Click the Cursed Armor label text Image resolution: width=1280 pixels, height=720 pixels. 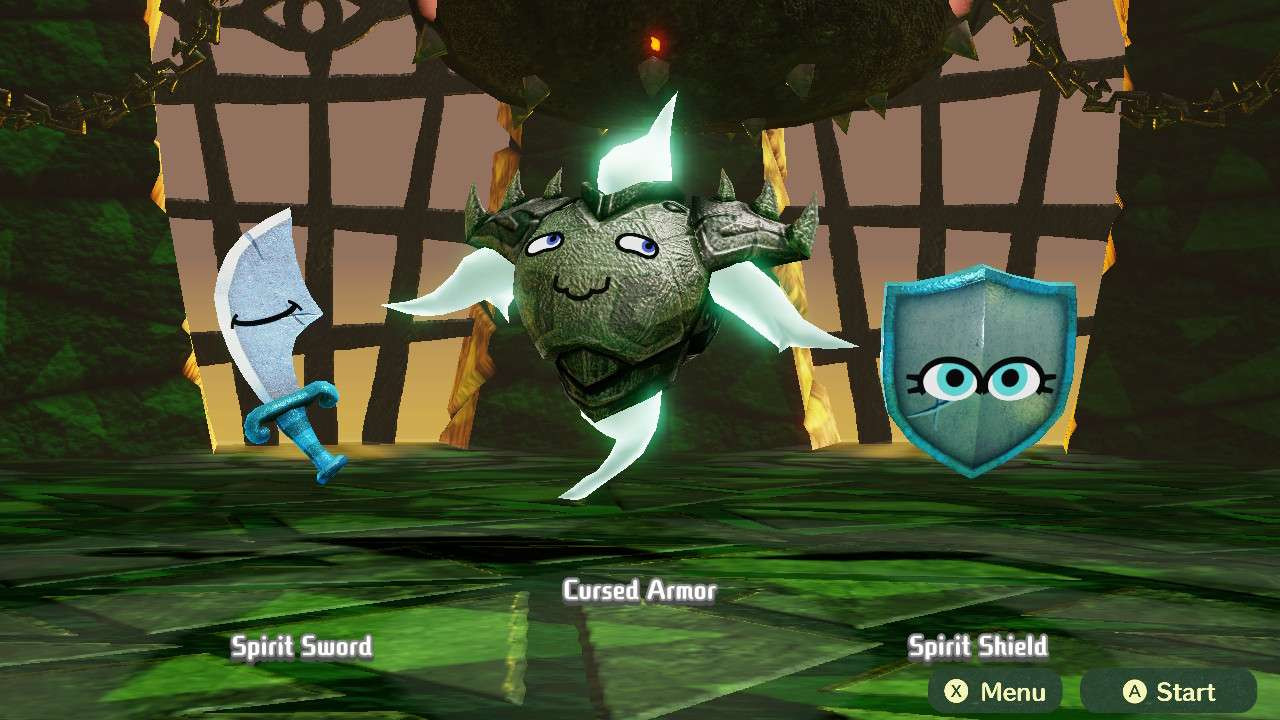tap(639, 591)
